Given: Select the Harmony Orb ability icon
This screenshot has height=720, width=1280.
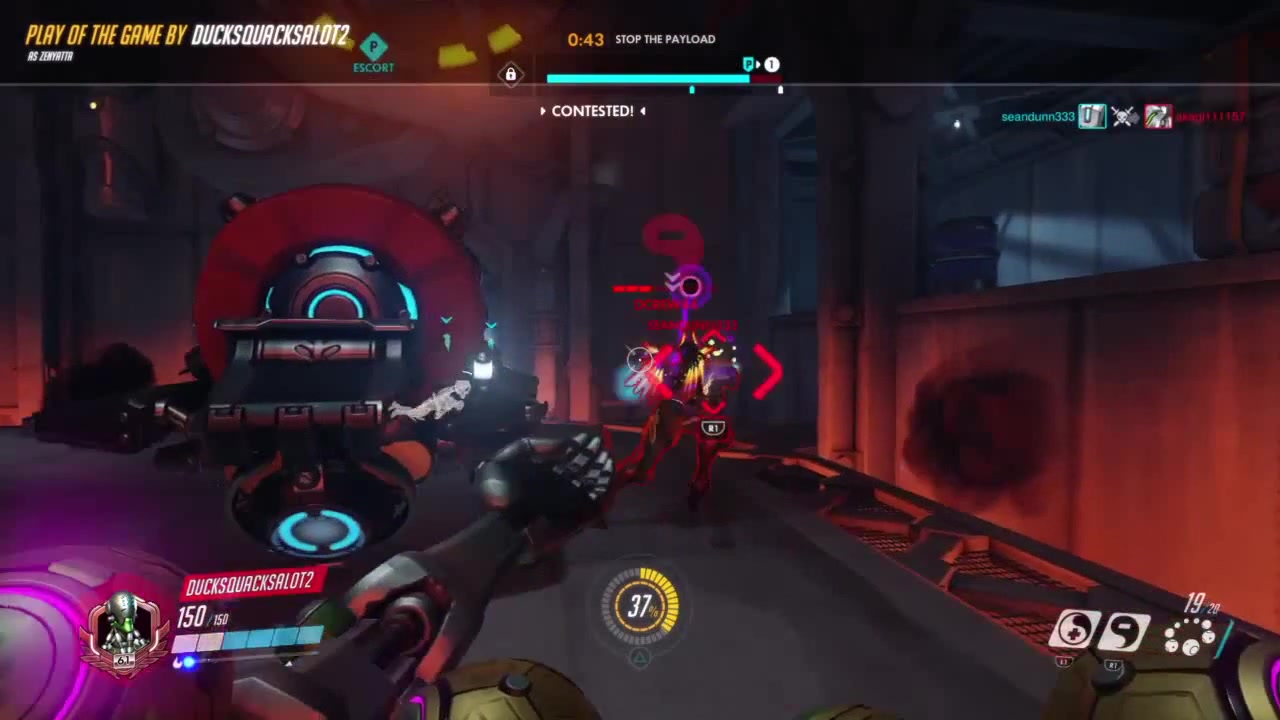Looking at the screenshot, I should 1075,630.
